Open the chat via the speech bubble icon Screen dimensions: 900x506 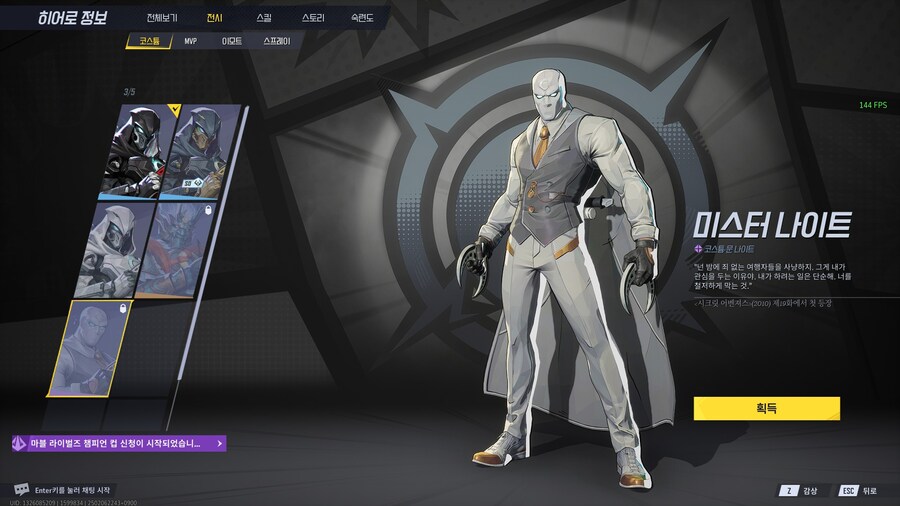click(x=21, y=490)
